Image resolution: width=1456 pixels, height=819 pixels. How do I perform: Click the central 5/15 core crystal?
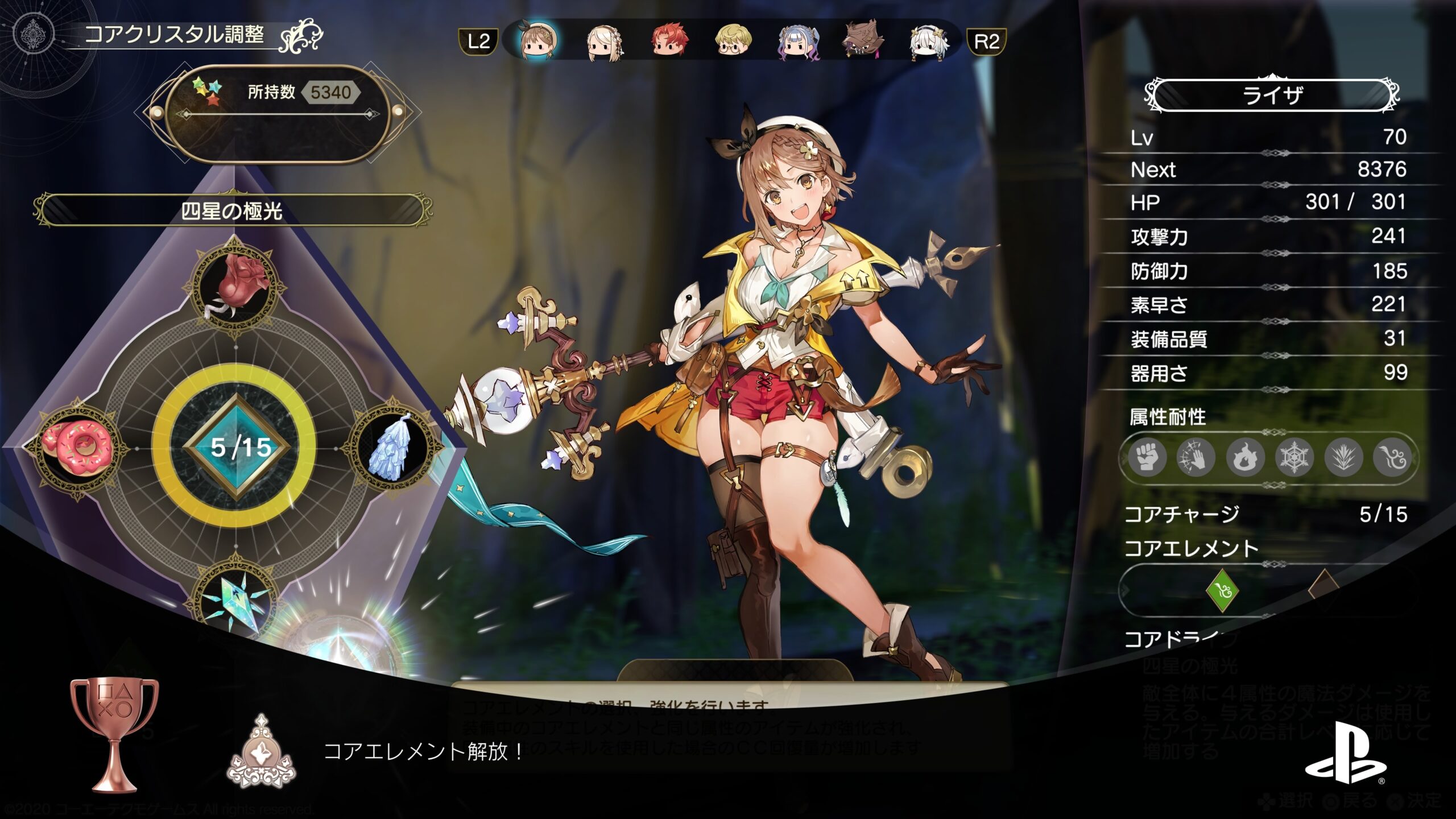click(236, 448)
